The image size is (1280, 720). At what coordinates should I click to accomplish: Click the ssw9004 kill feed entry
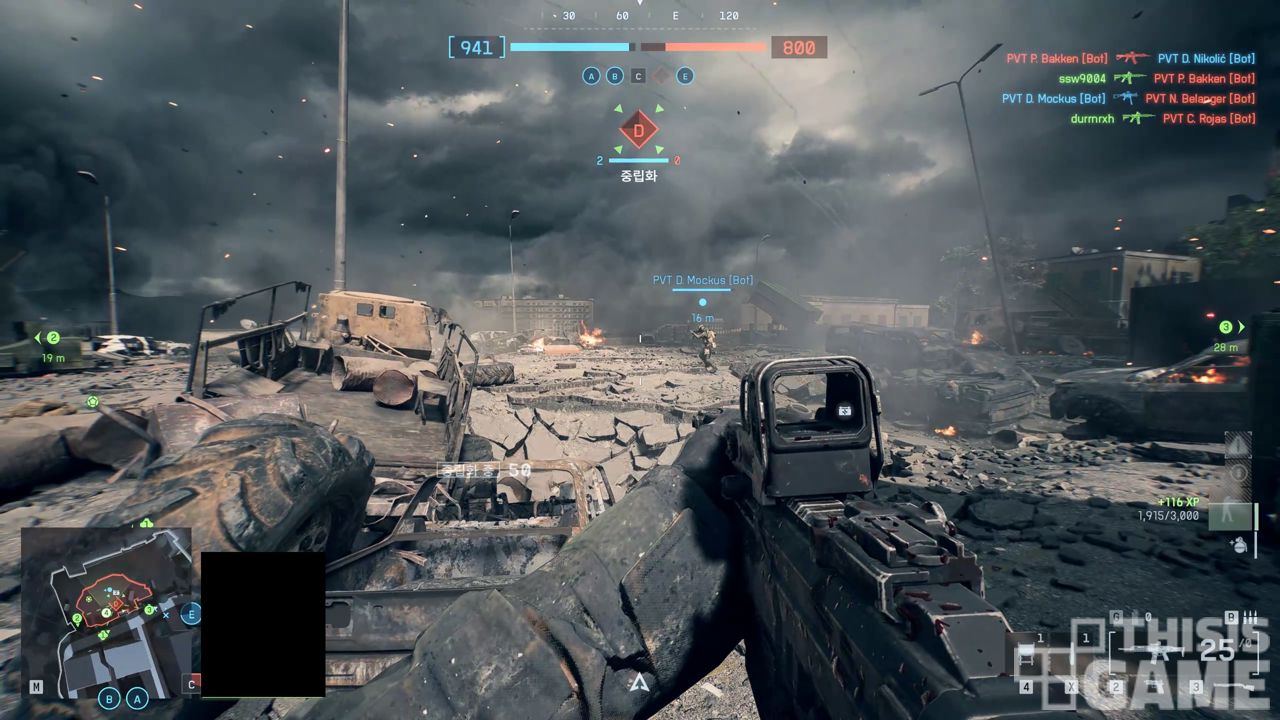(1082, 78)
